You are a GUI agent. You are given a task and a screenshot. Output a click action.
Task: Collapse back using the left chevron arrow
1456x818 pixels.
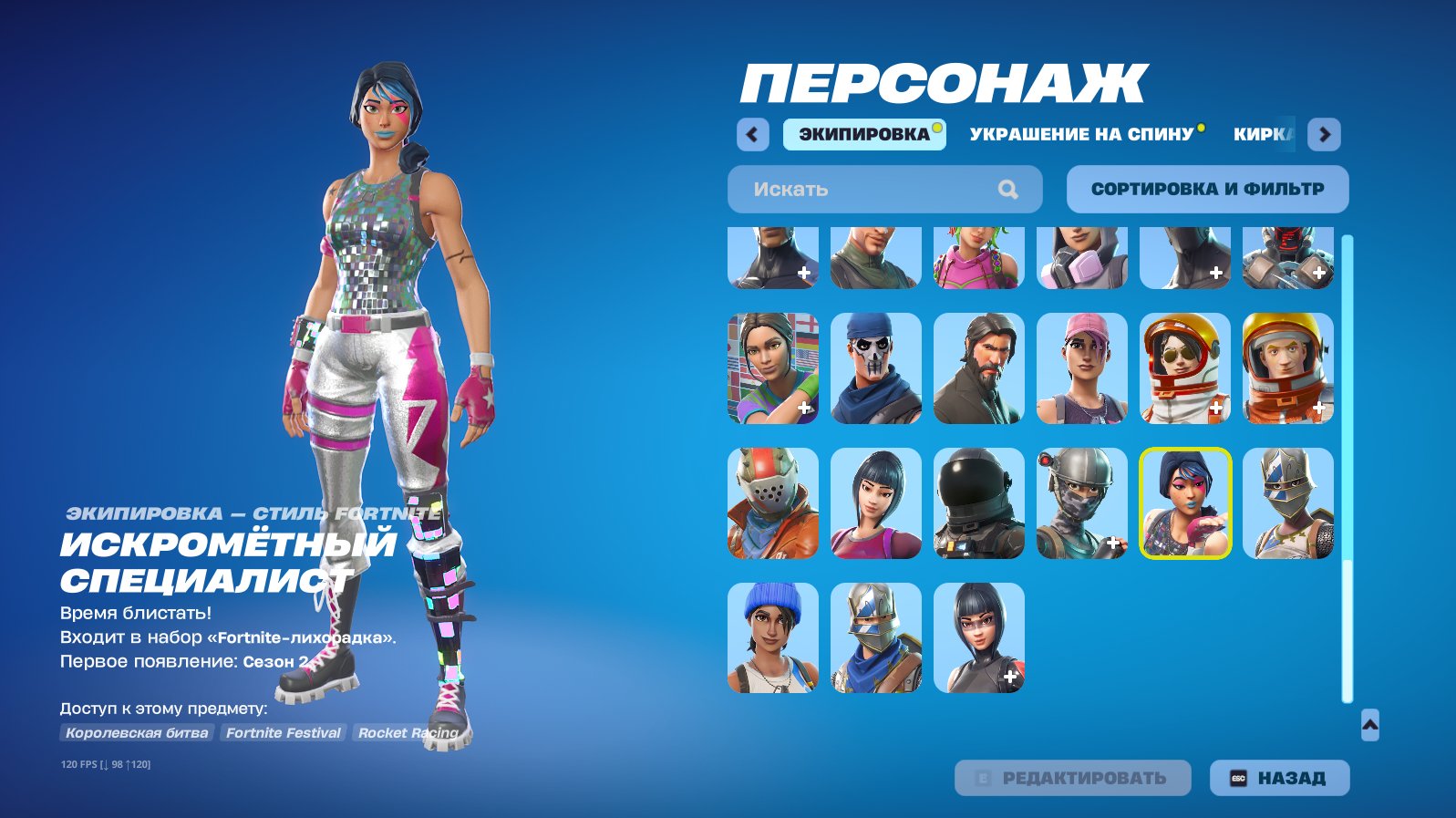coord(751,134)
